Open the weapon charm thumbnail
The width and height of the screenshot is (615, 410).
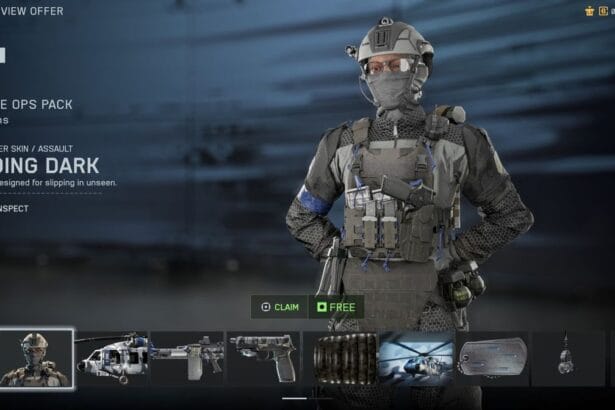[x=566, y=358]
